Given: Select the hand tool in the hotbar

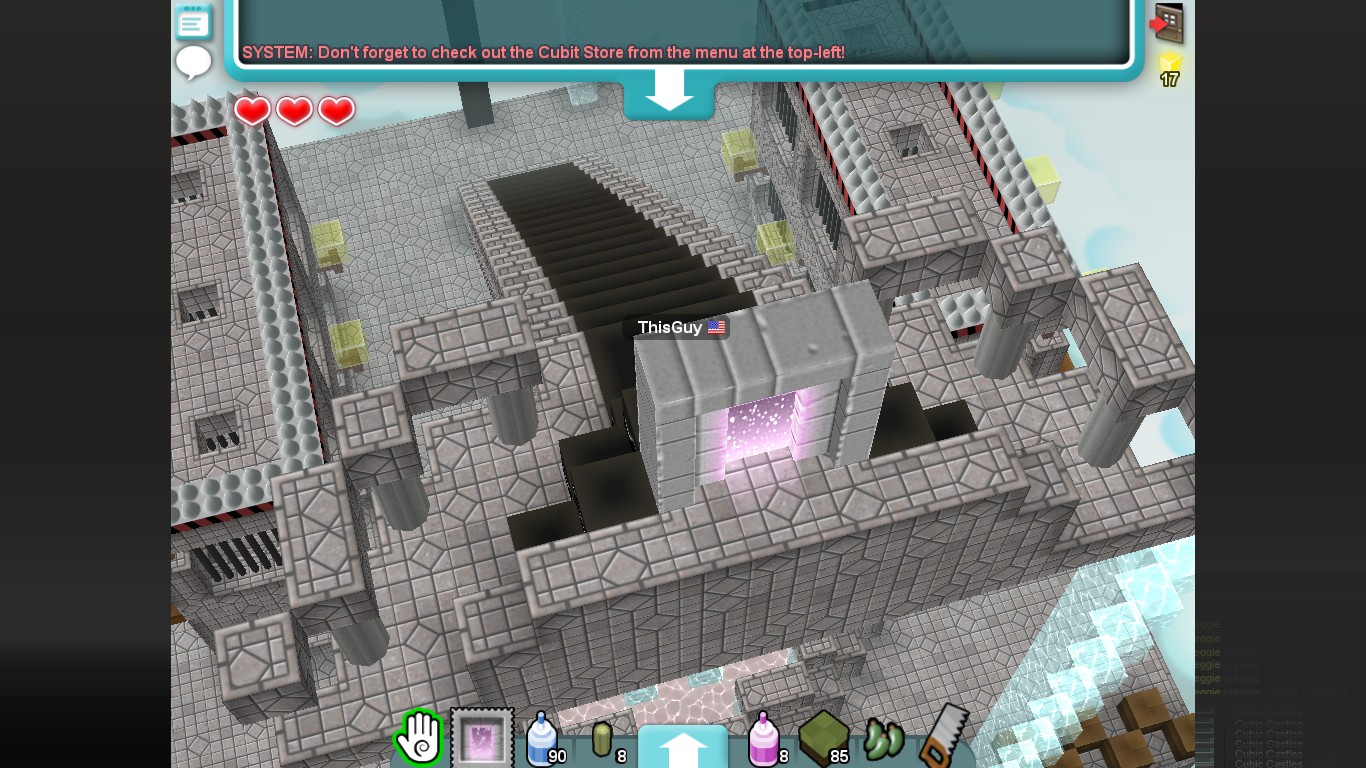Looking at the screenshot, I should [x=418, y=736].
